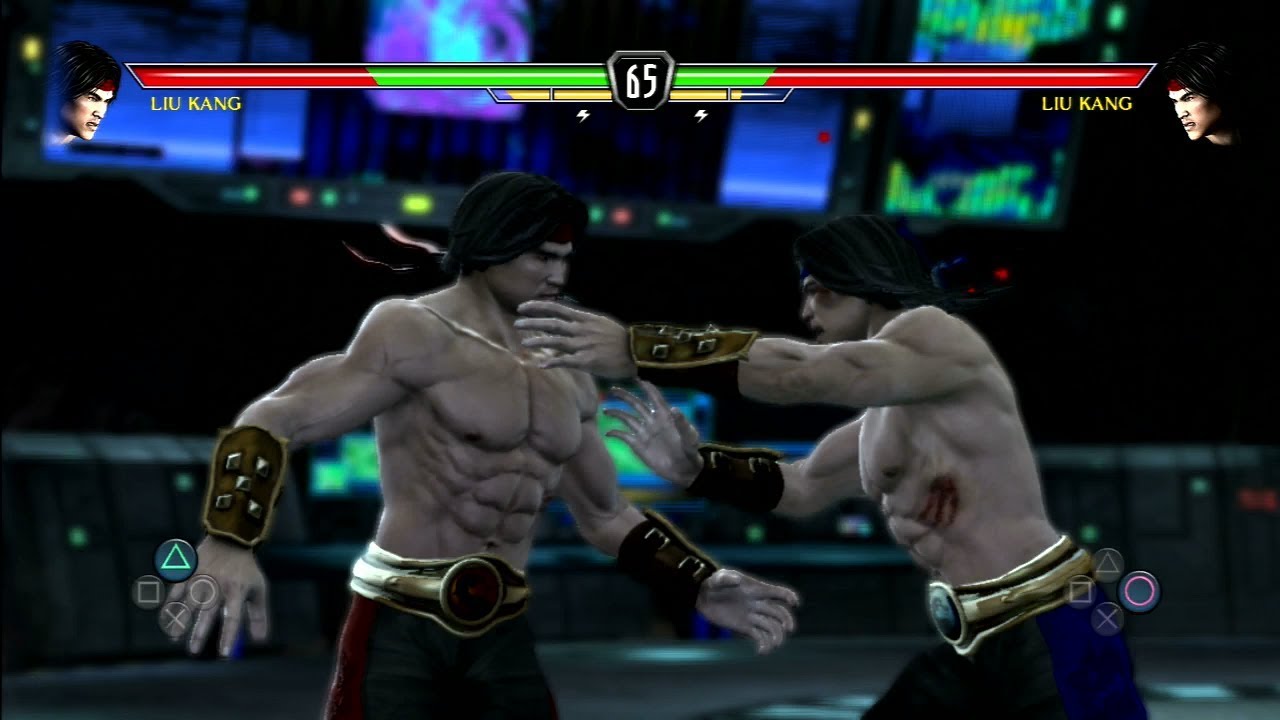The image size is (1280, 720).
Task: Click the Triangle prompt near the right fighter
Action: pos(1107,563)
